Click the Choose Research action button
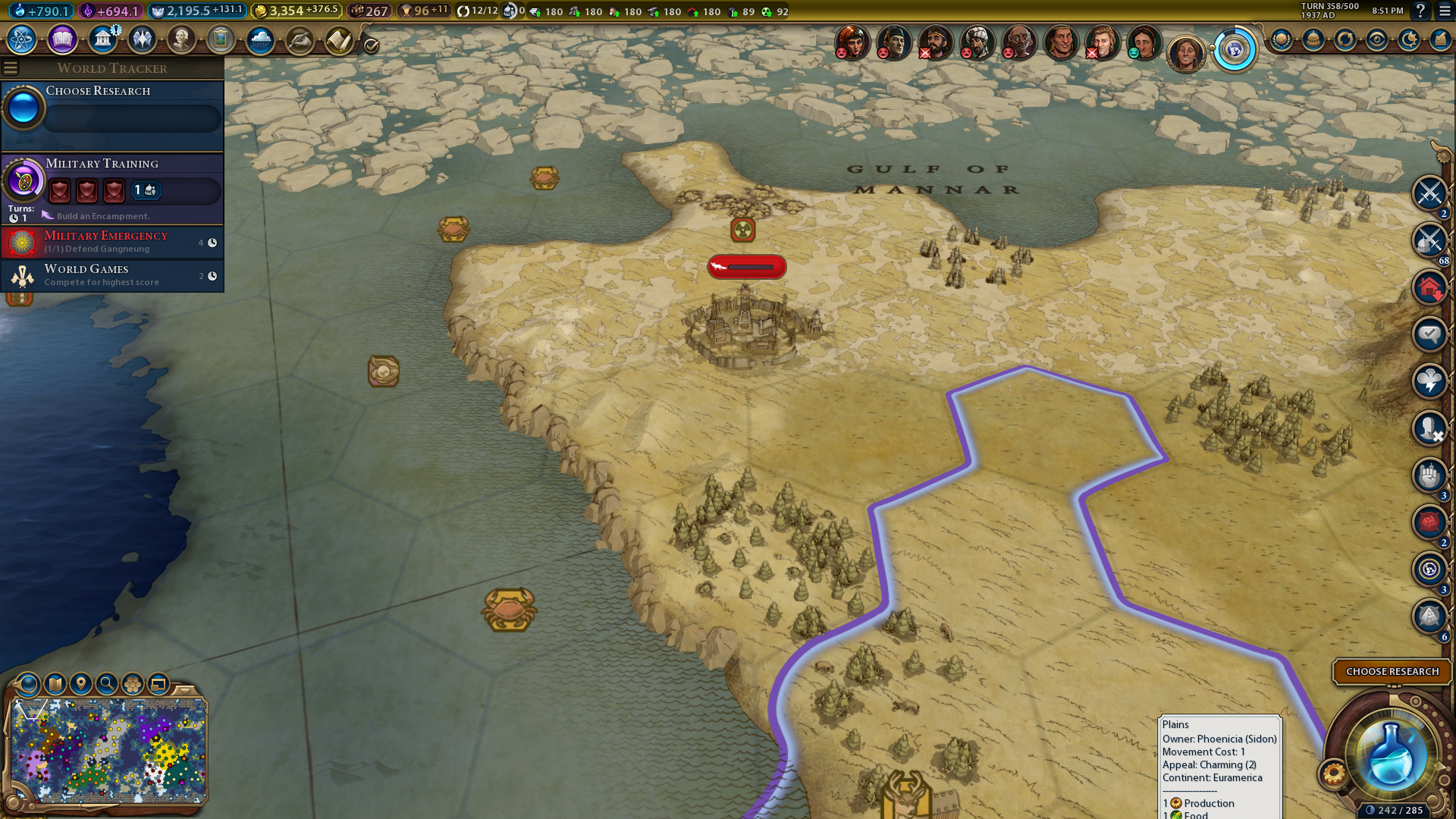 pos(1392,671)
